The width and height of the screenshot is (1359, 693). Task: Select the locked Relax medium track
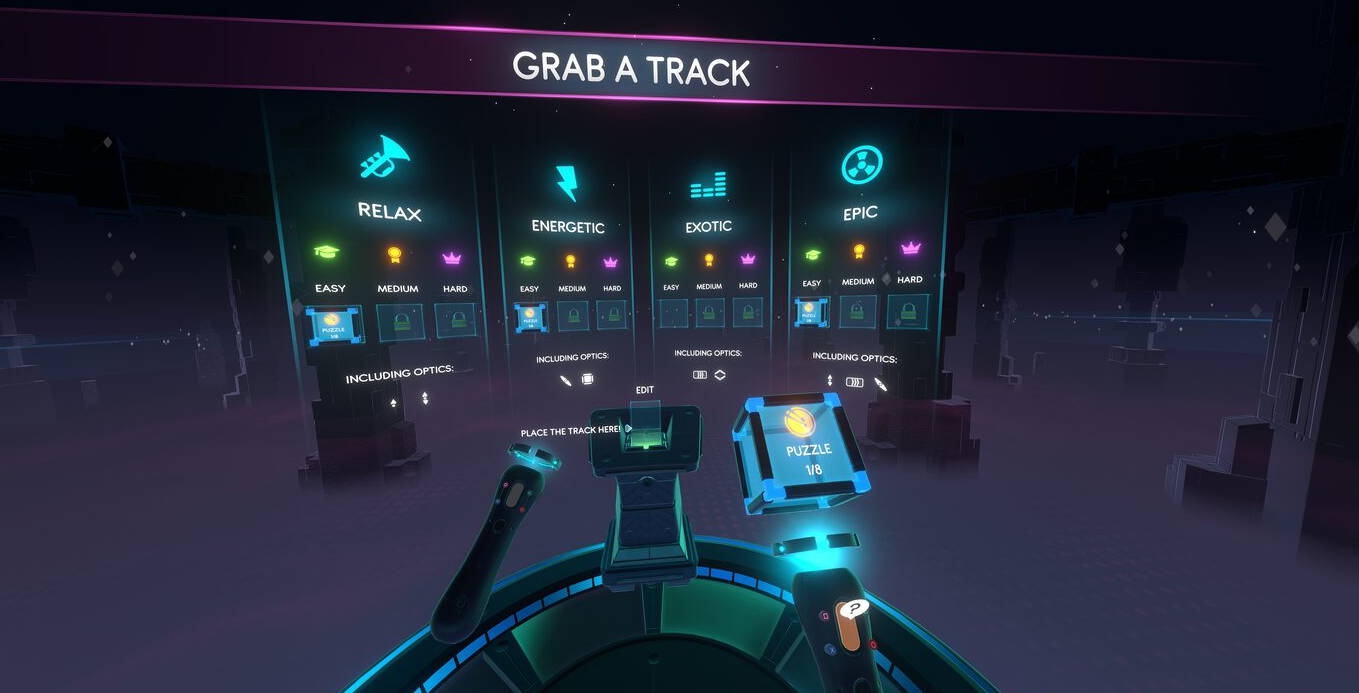click(x=400, y=322)
